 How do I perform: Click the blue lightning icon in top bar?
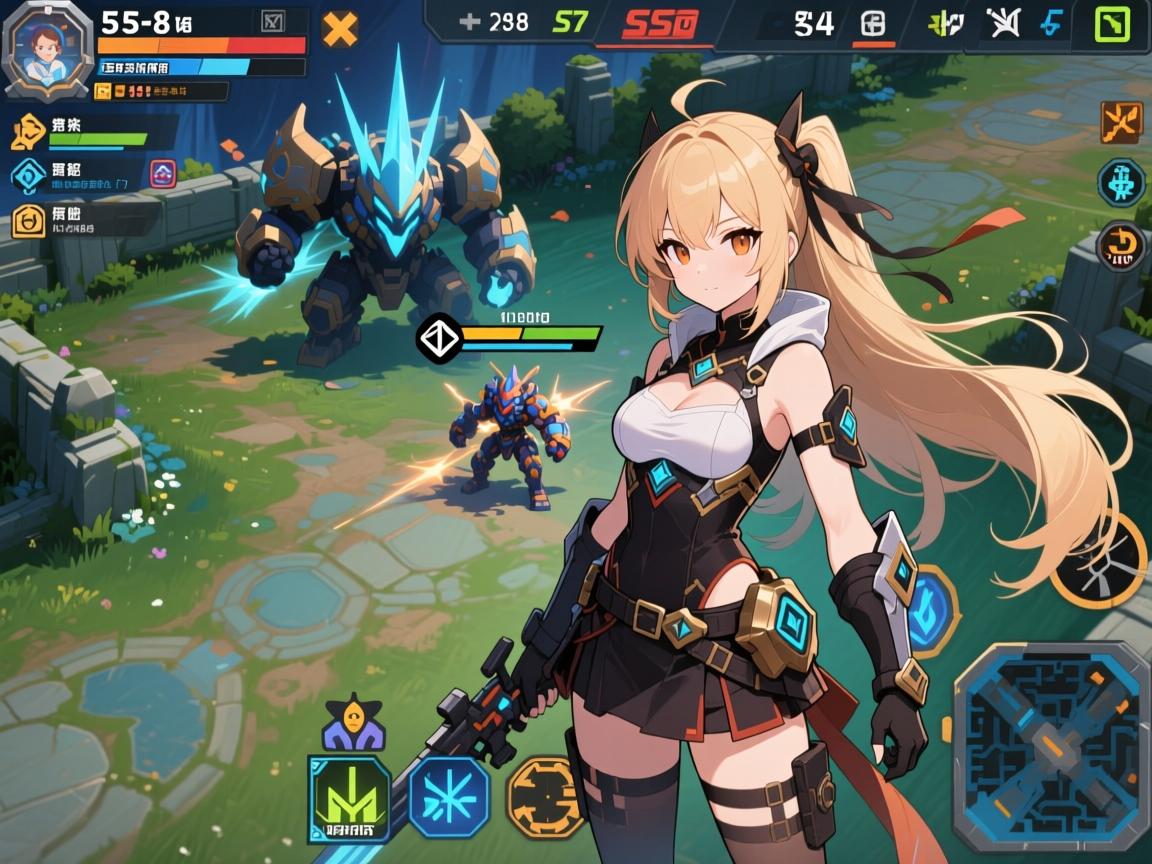click(1051, 24)
